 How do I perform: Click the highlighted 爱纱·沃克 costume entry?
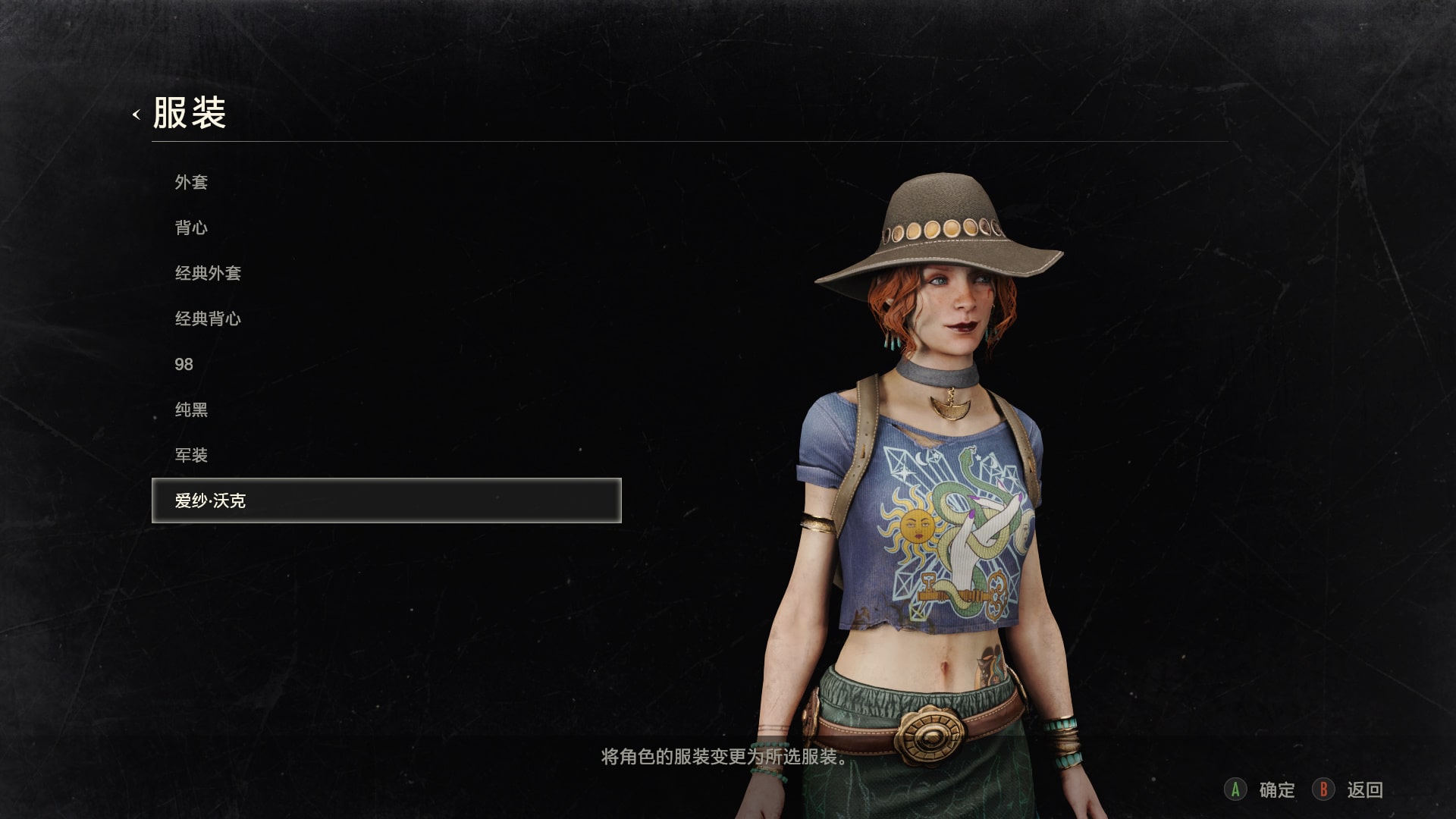(386, 500)
